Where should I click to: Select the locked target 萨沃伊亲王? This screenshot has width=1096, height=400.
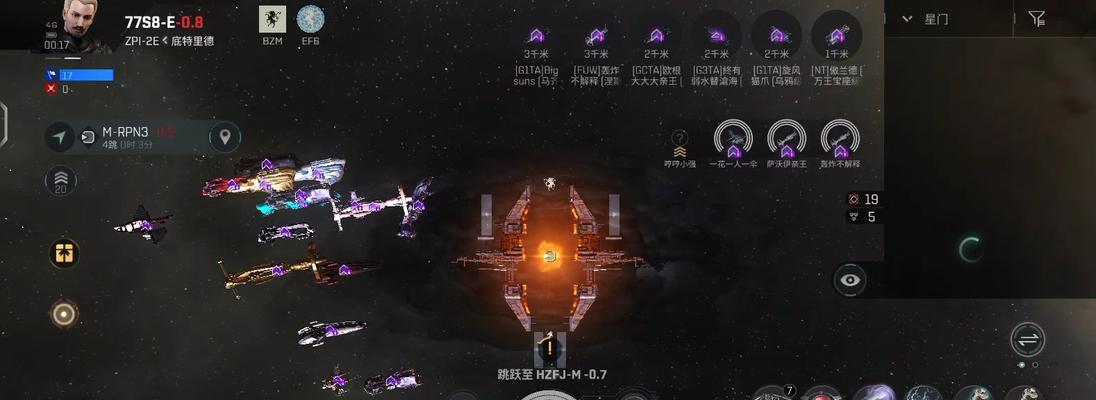[786, 140]
